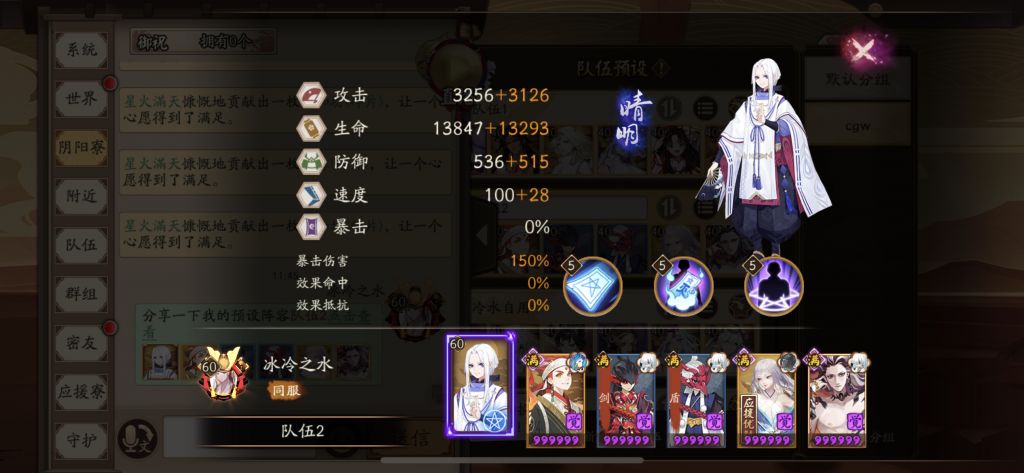Select the 应援寮 channel tab
Screen dimensions: 1024x473
pyautogui.click(x=80, y=388)
